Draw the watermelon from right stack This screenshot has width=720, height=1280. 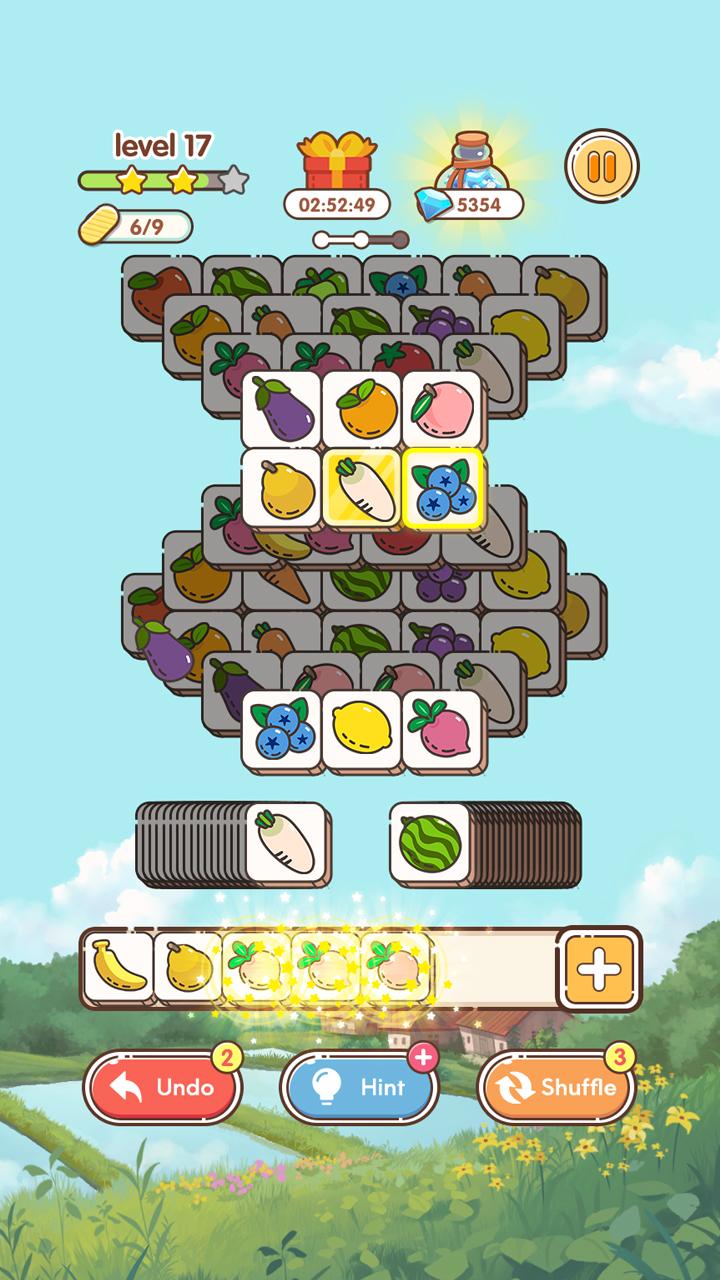pos(428,842)
